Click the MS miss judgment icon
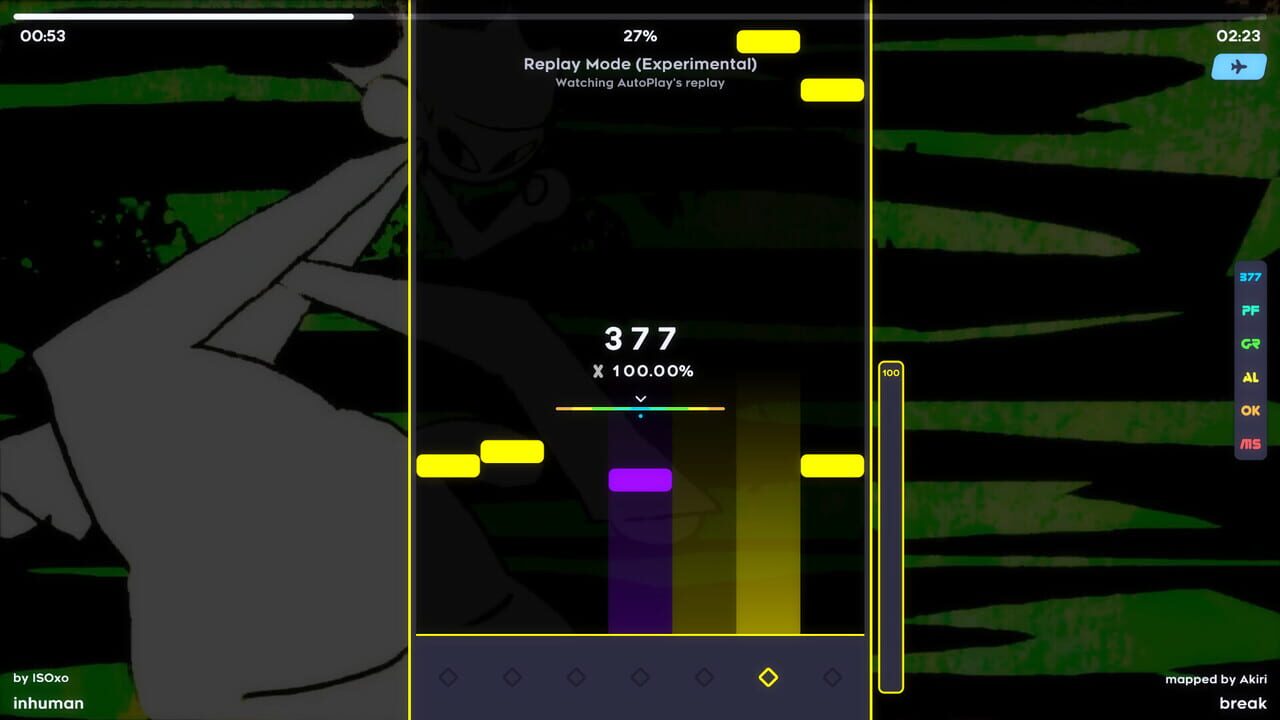This screenshot has height=720, width=1280. (1249, 443)
